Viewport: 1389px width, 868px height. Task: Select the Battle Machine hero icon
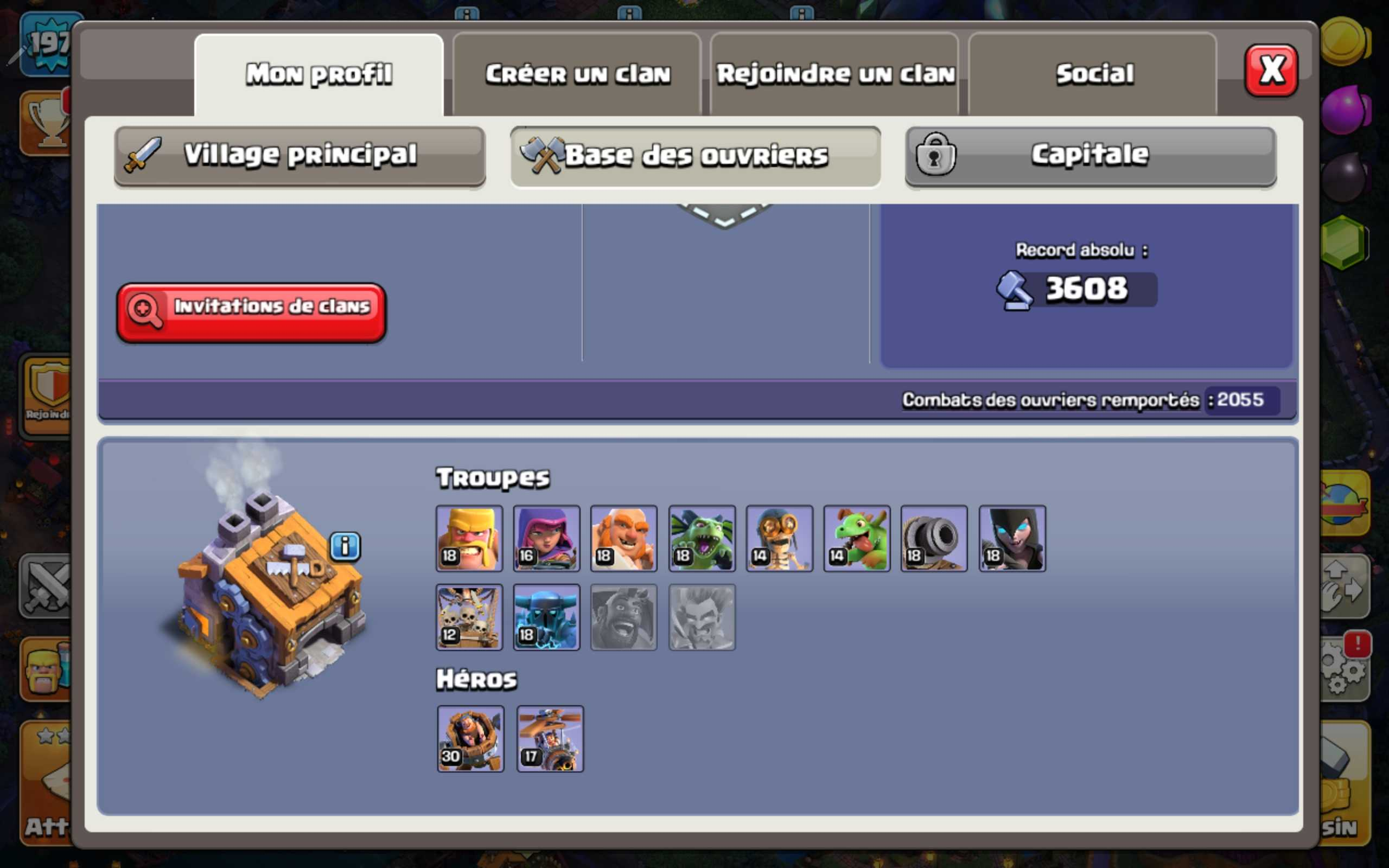pyautogui.click(x=470, y=738)
